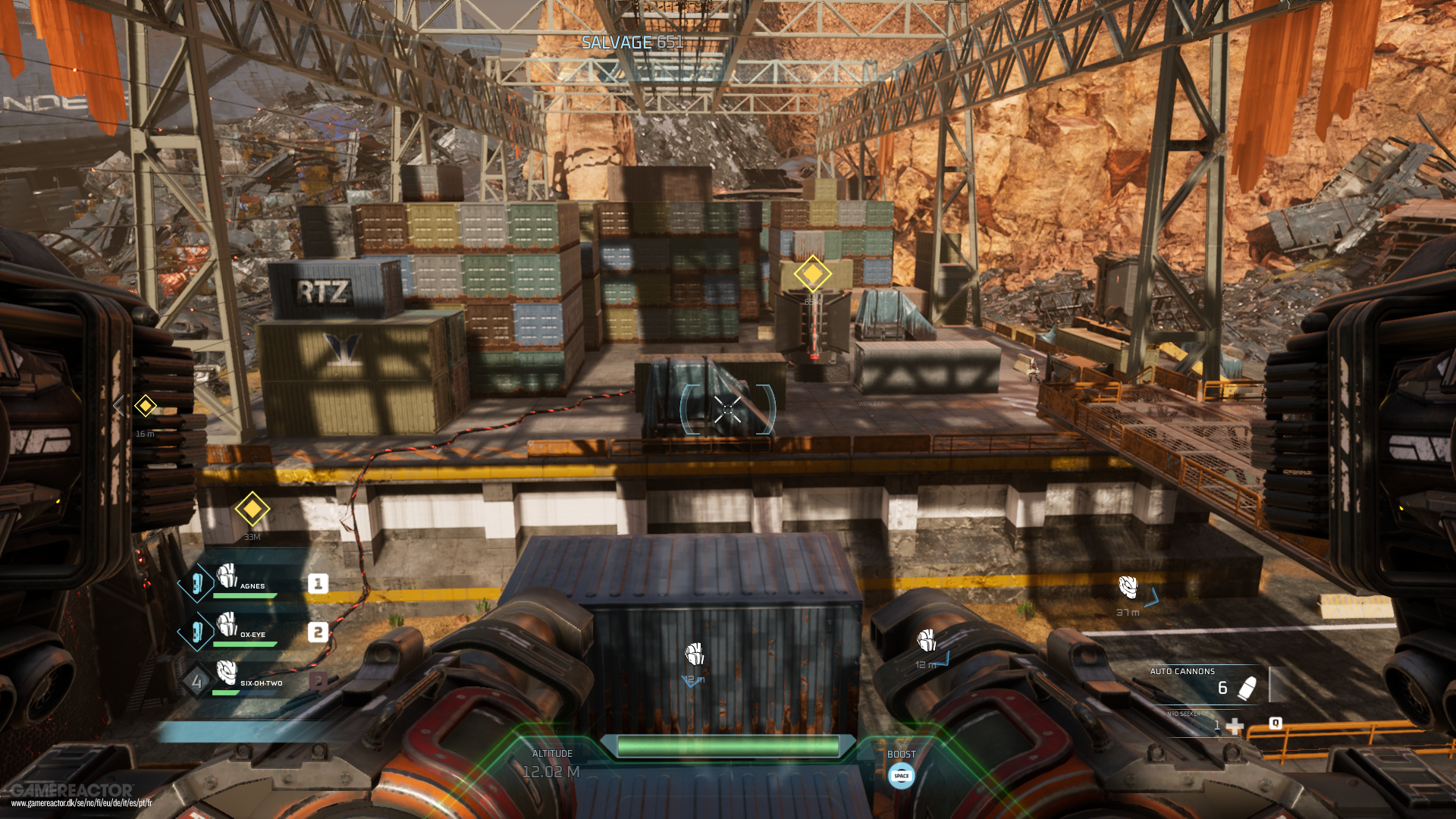Toggle AGNES's blue comms status diamond
Screen dimensions: 1456x819
point(196,584)
